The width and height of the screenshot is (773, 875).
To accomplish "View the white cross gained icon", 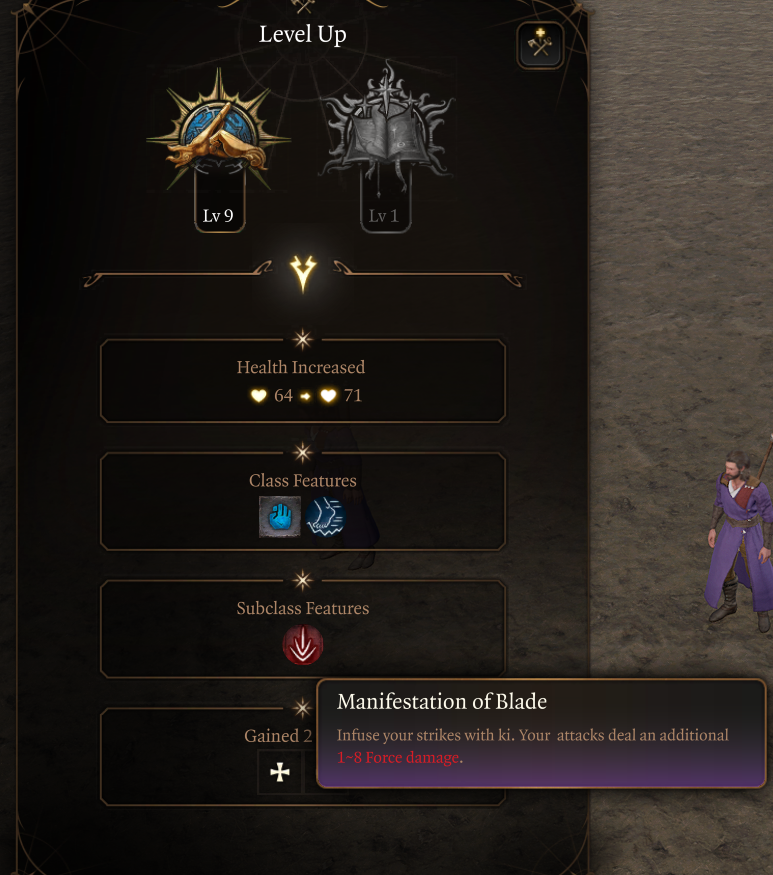I will click(x=280, y=772).
